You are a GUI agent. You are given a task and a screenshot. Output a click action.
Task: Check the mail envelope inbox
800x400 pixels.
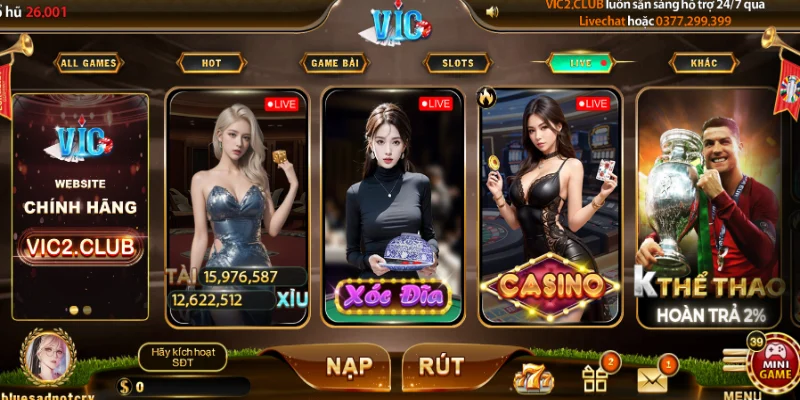(653, 379)
